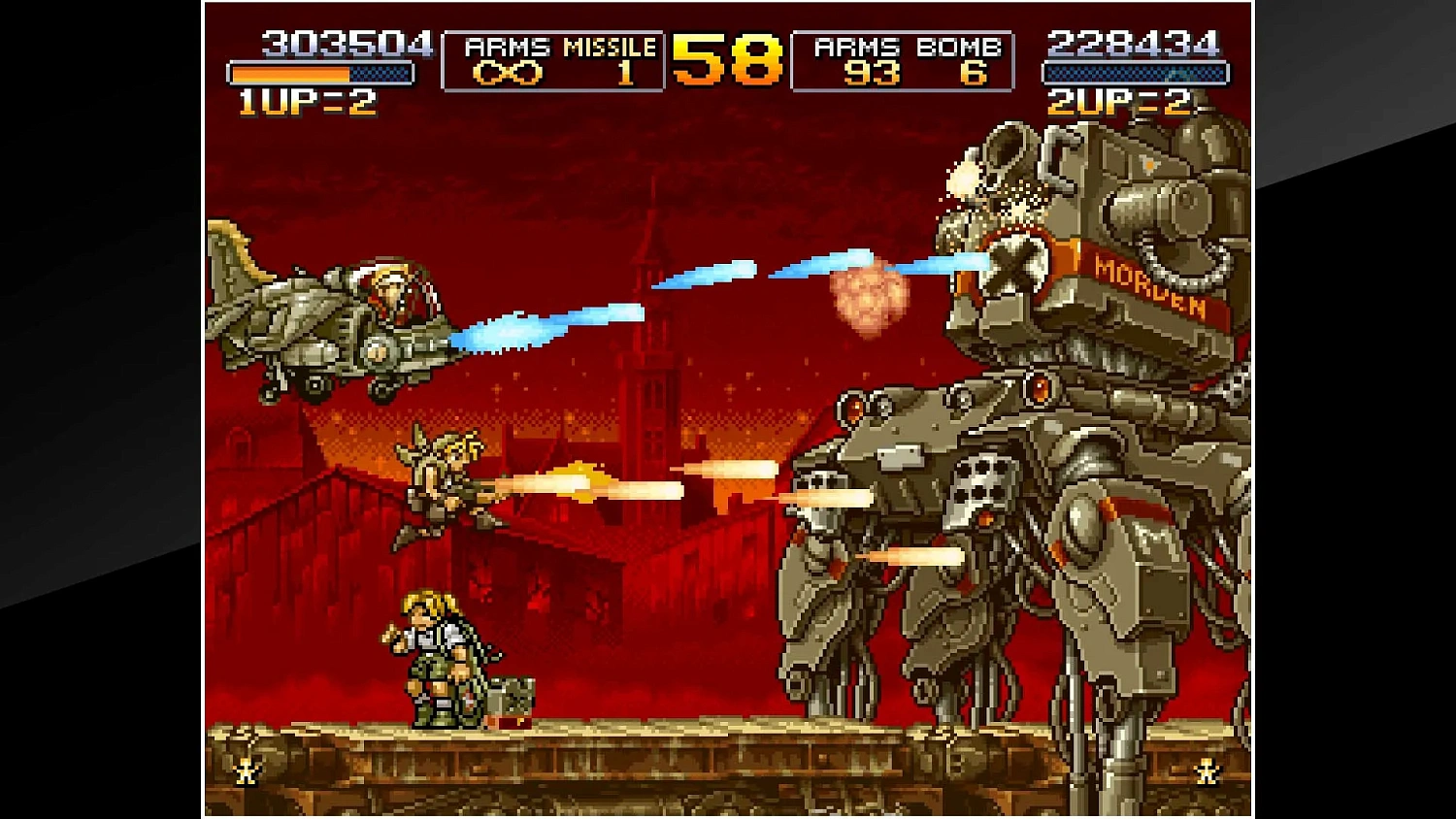Click the player 2 score display 228434
The image size is (1456, 819).
(1133, 44)
